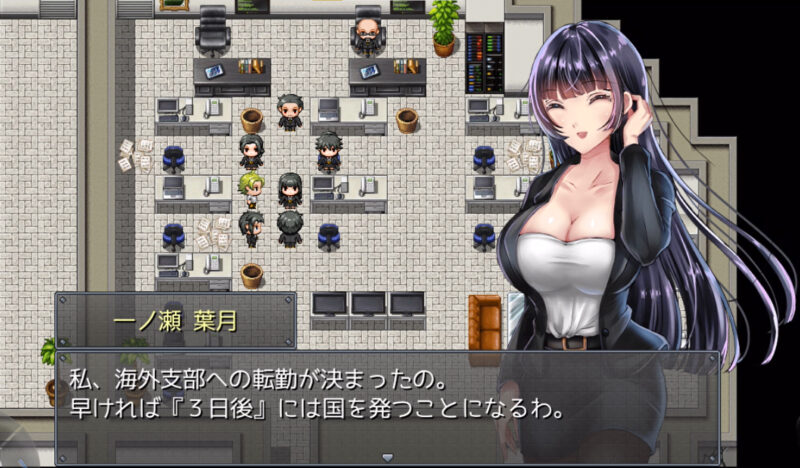This screenshot has width=800, height=468.
Task: Click the dialogue continue arrow
Action: coord(387,457)
